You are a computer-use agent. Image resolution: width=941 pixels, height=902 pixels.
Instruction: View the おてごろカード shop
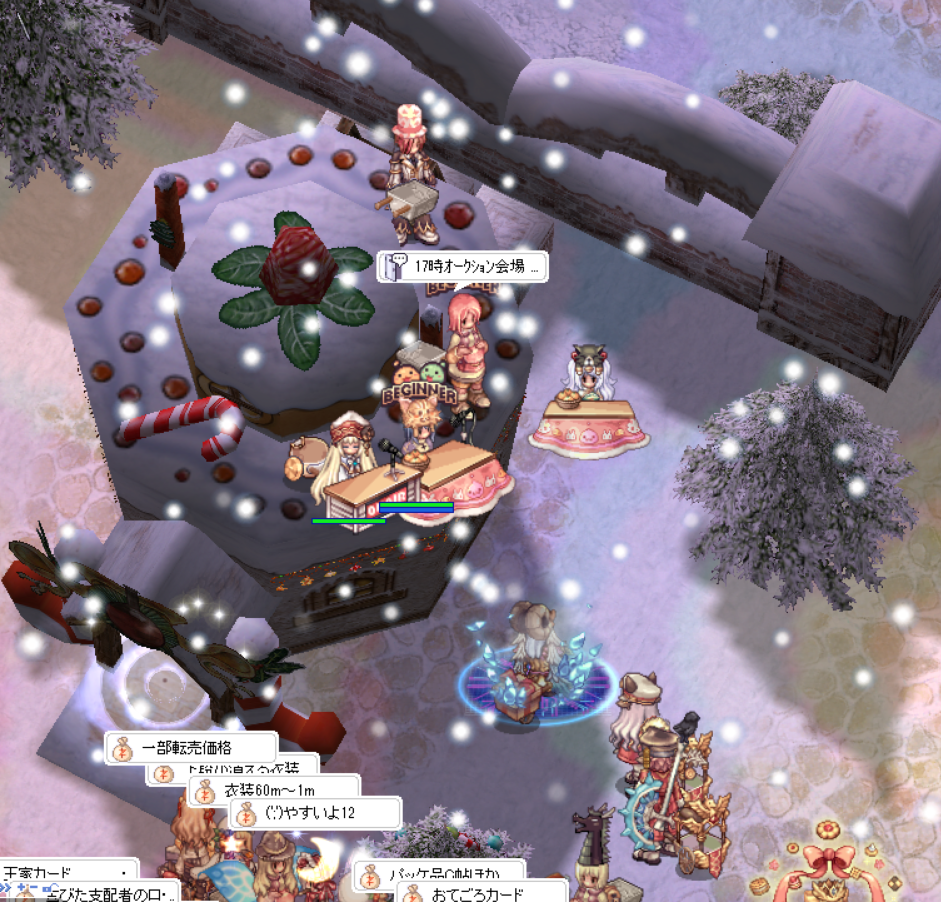[x=481, y=893]
